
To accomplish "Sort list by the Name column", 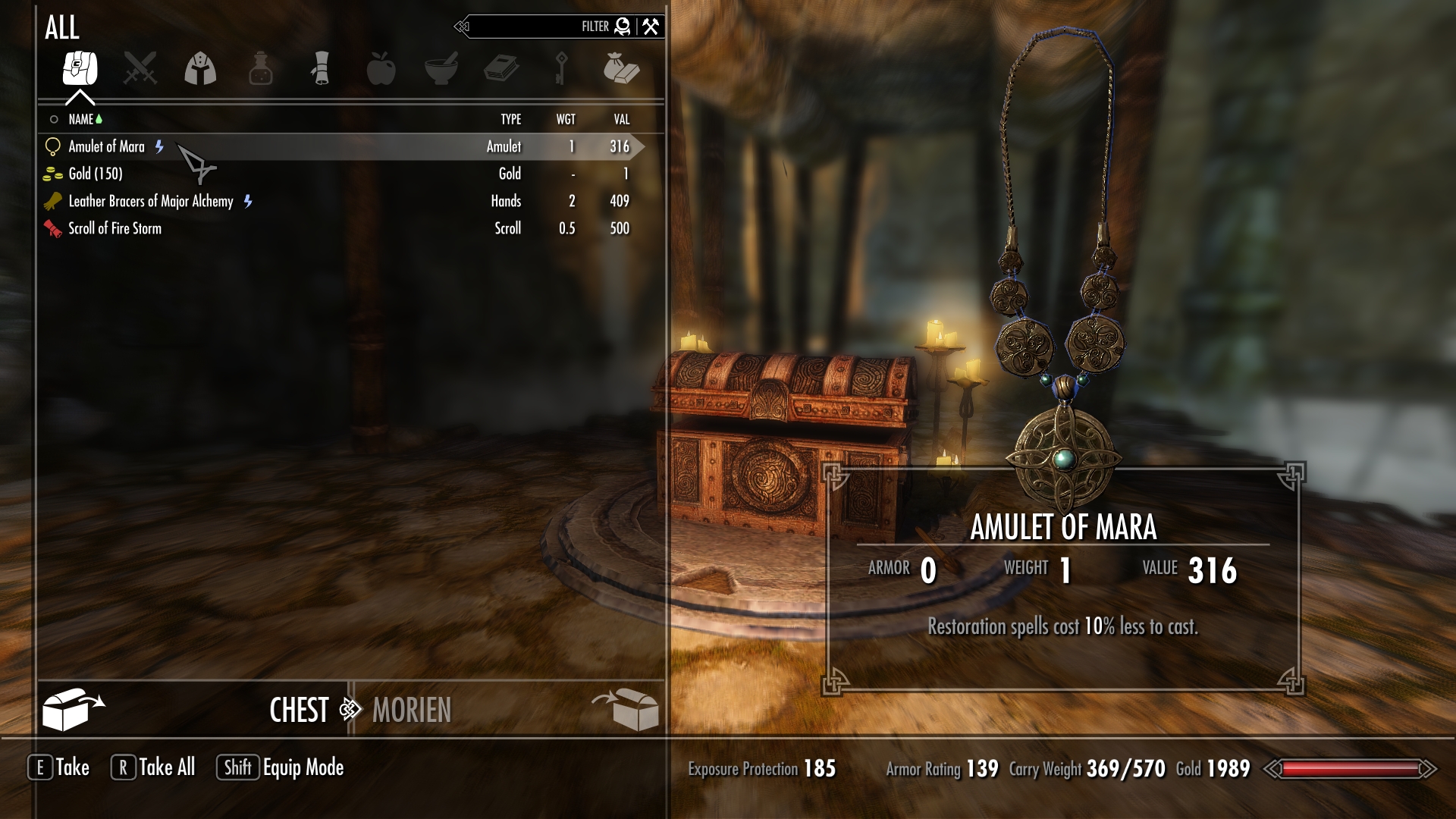I will point(80,119).
